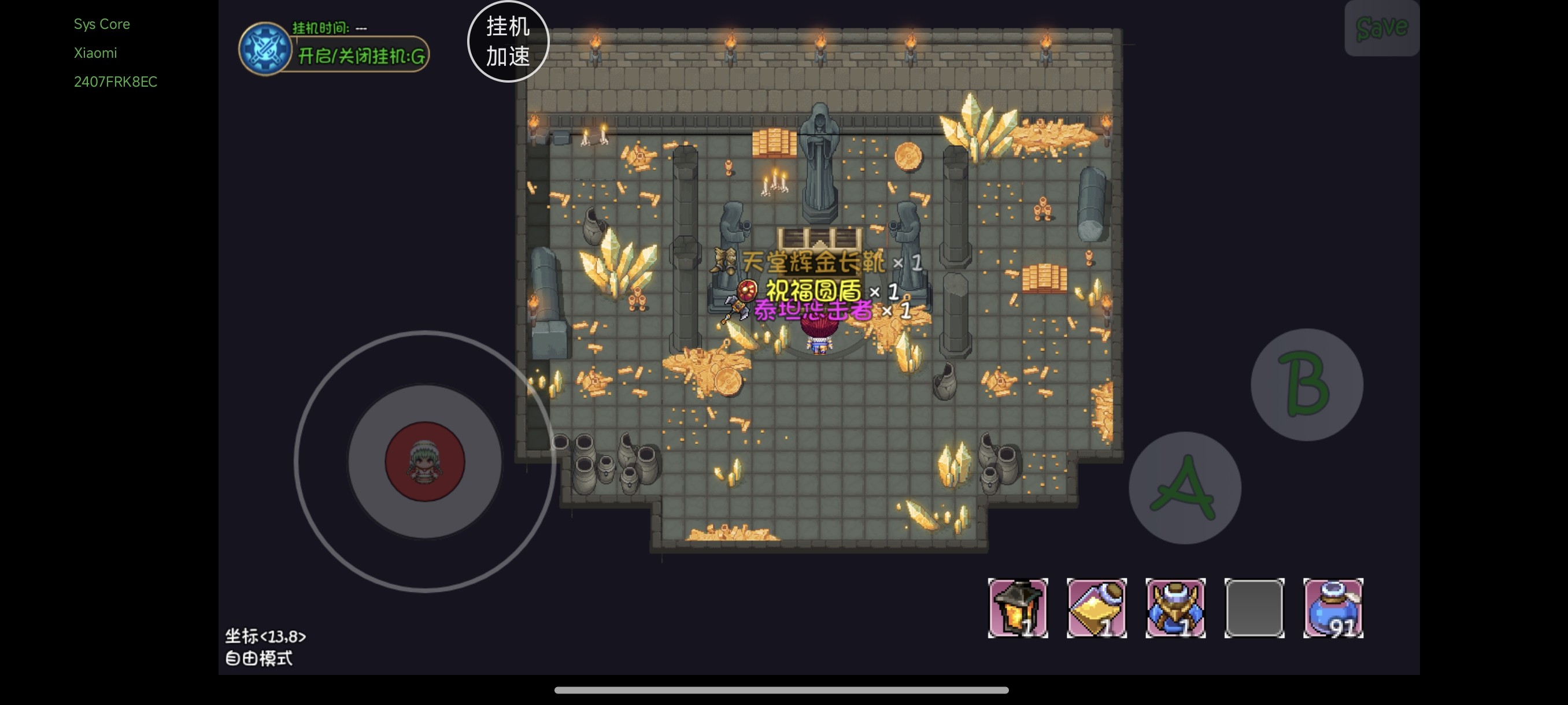Tap the green A action button
Viewport: 1568px width, 705px height.
click(1185, 488)
